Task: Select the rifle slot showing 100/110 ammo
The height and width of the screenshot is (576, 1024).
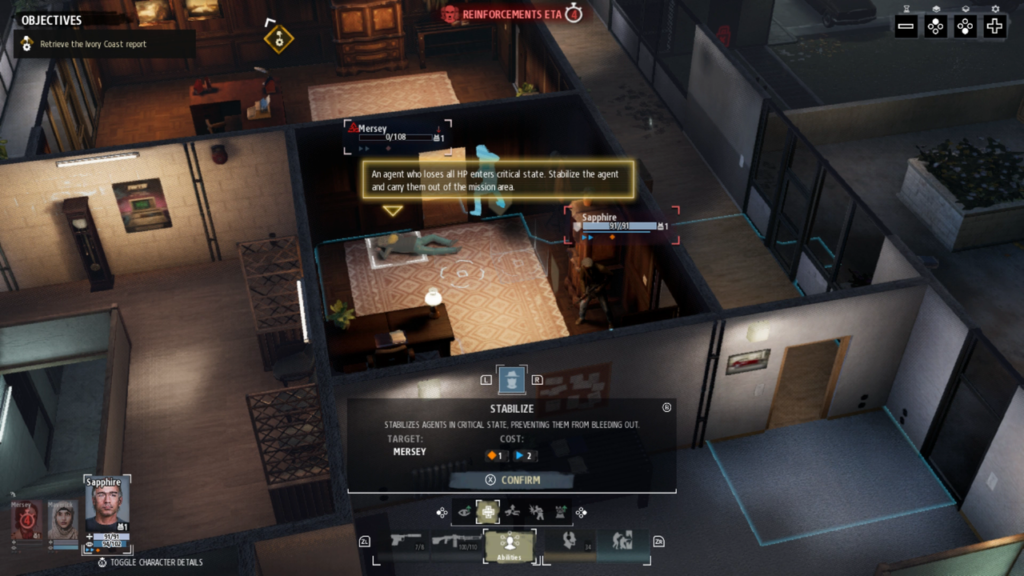Action: pos(456,541)
